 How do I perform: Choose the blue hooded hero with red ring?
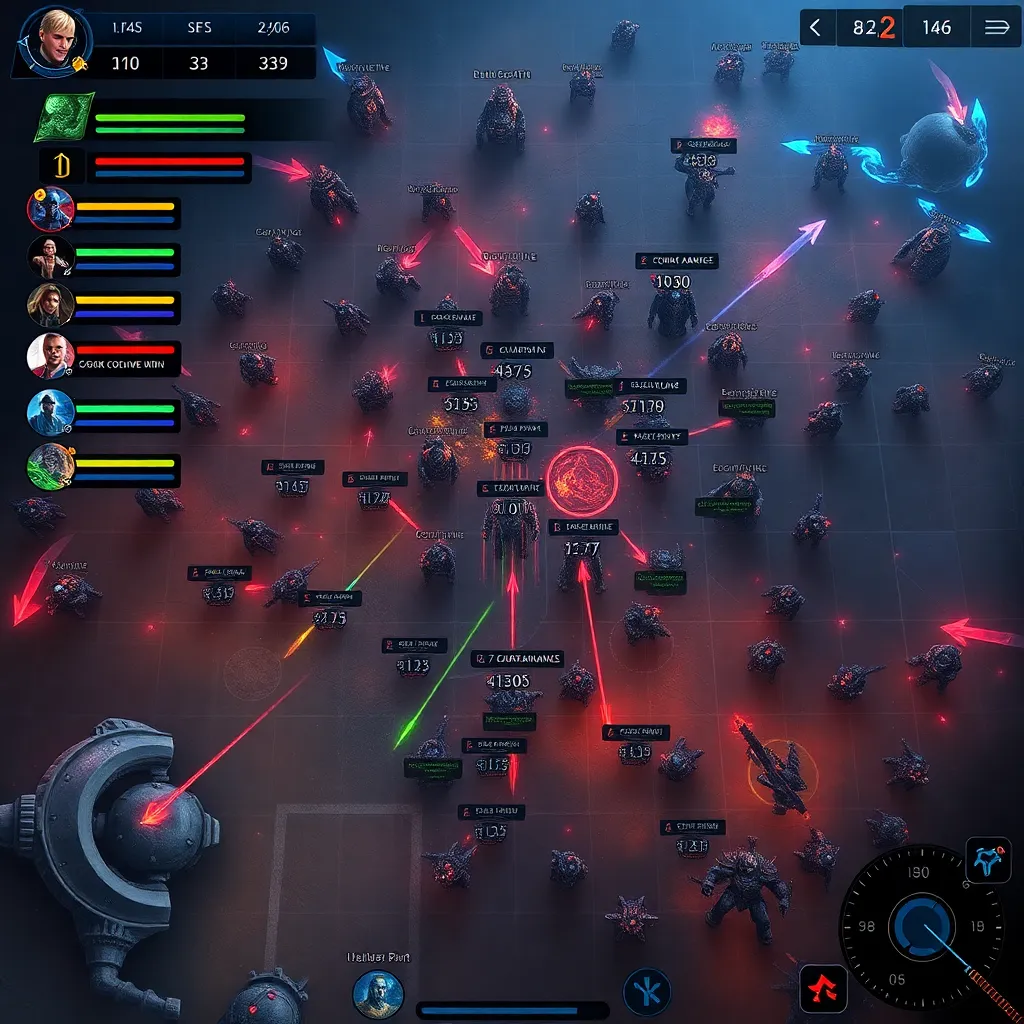click(50, 210)
